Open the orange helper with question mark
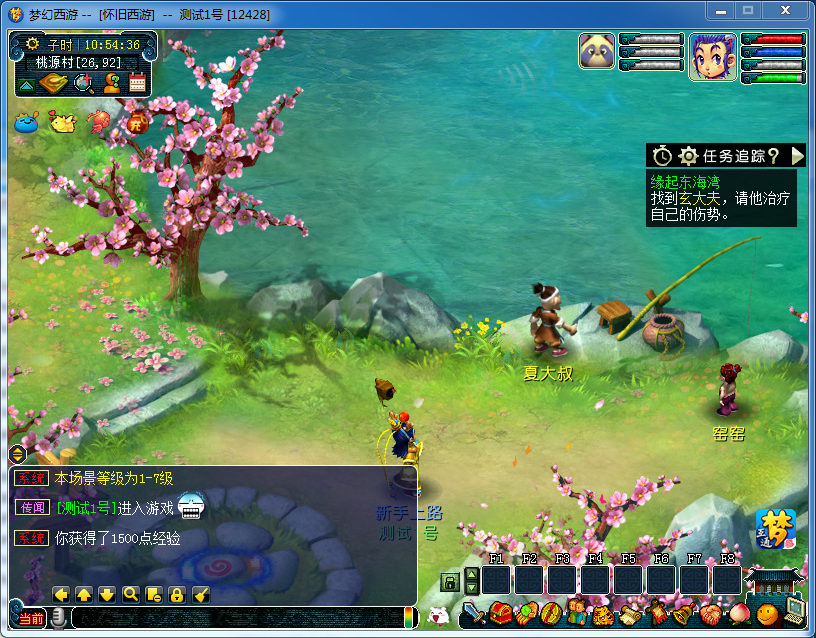Screen dimensions: 816x638 pyautogui.click(x=111, y=84)
